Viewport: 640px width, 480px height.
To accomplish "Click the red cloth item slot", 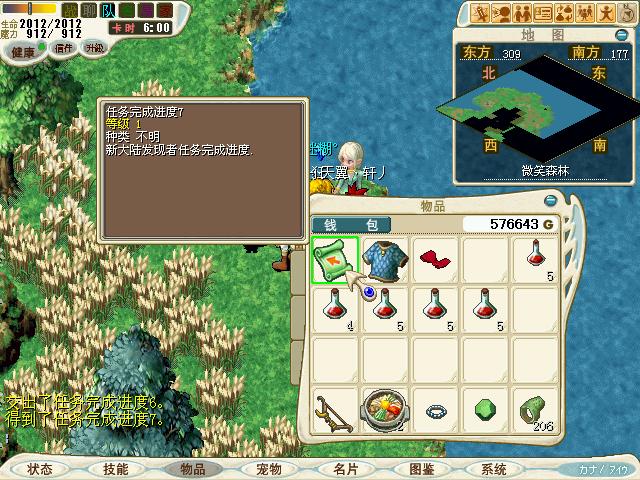I will (435, 260).
